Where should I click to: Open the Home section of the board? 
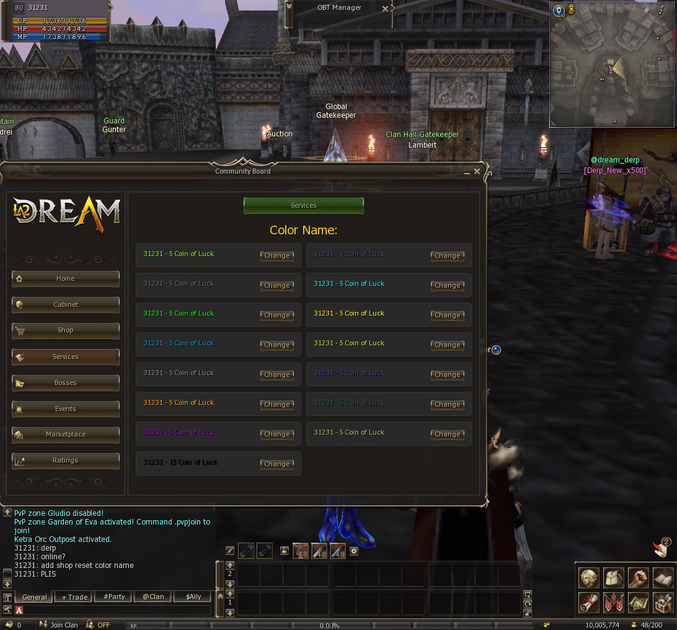coord(65,279)
